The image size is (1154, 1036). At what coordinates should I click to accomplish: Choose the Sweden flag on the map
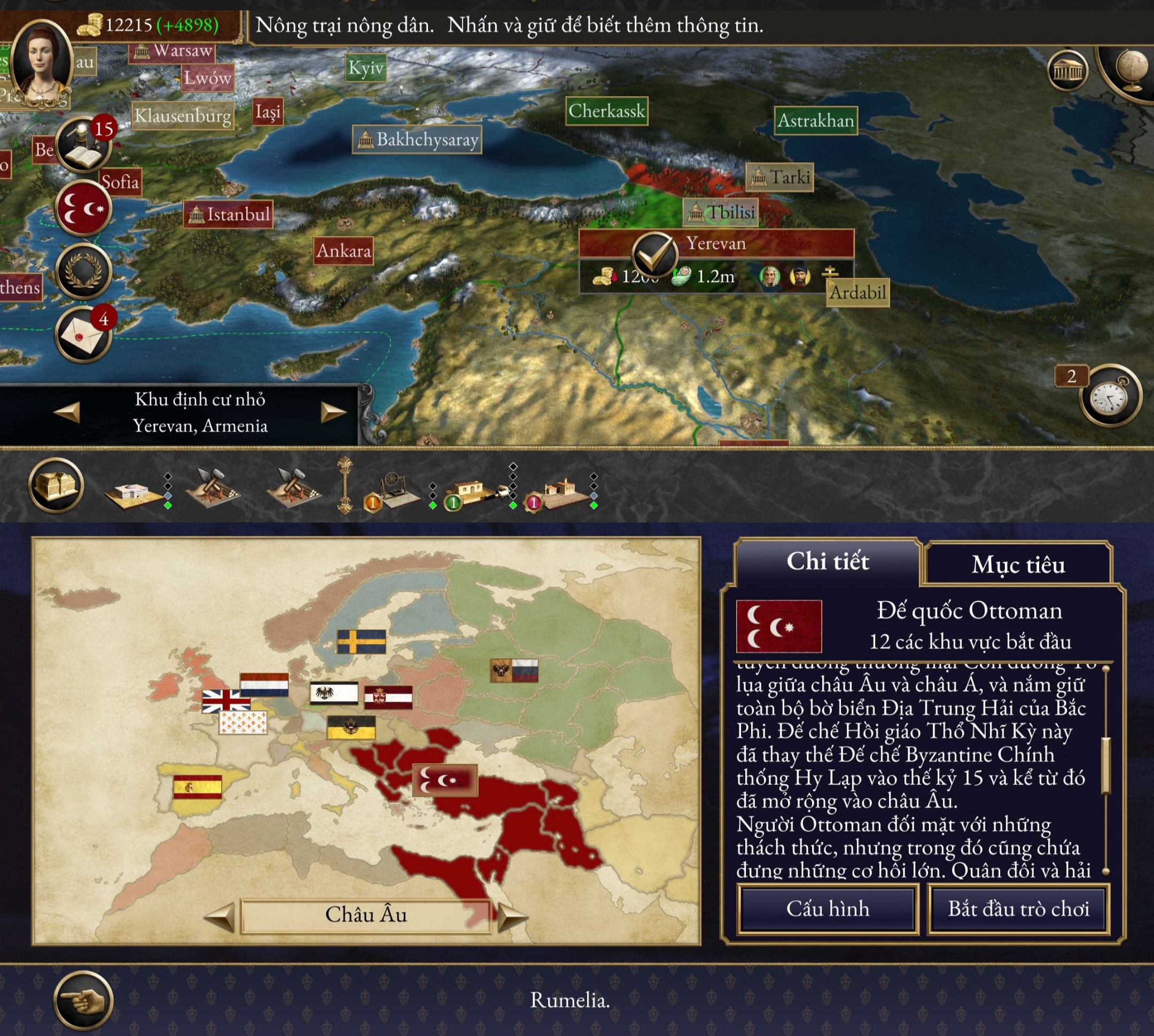pyautogui.click(x=361, y=641)
